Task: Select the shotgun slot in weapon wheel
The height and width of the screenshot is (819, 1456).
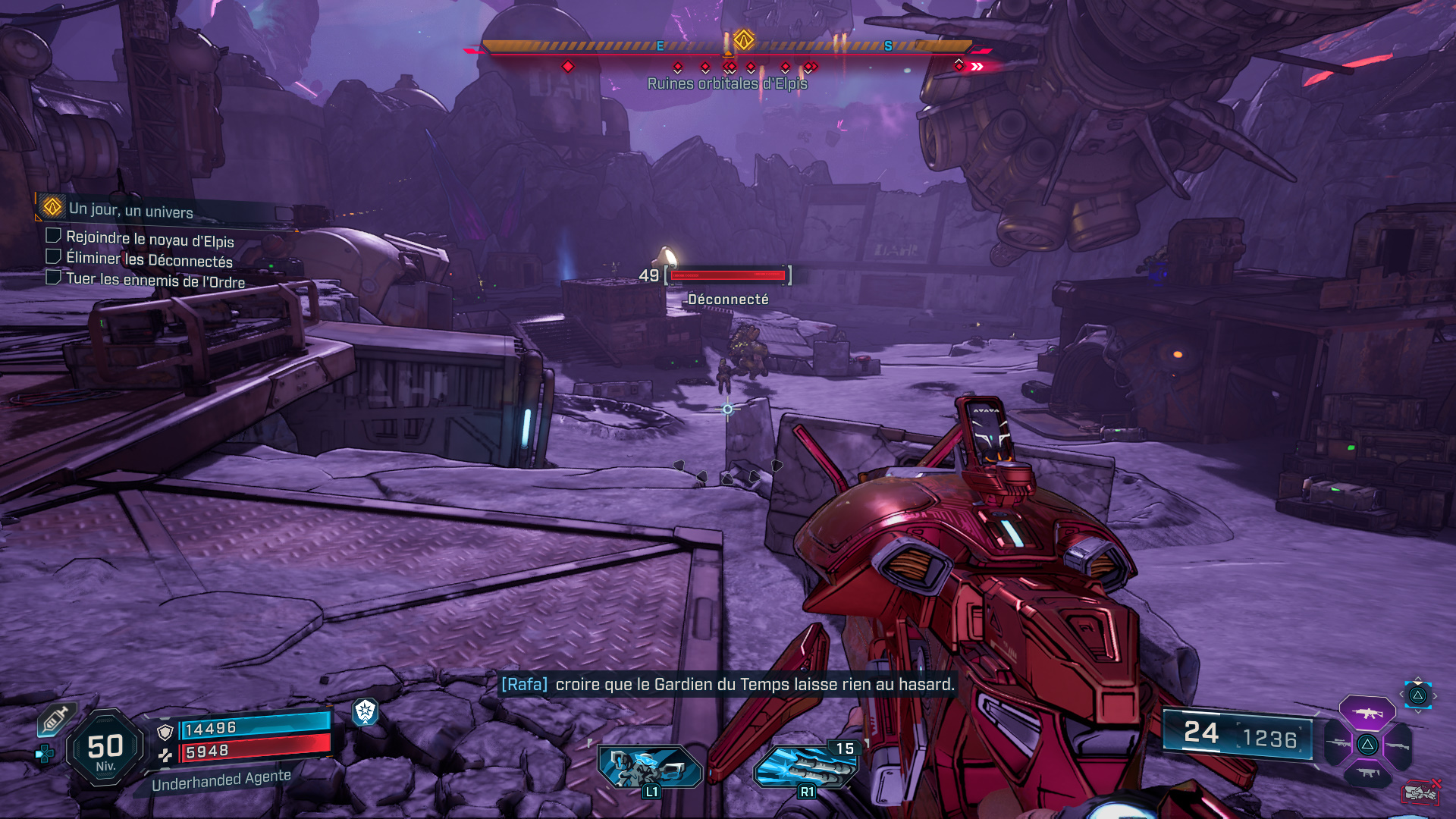Action: pos(1398,745)
